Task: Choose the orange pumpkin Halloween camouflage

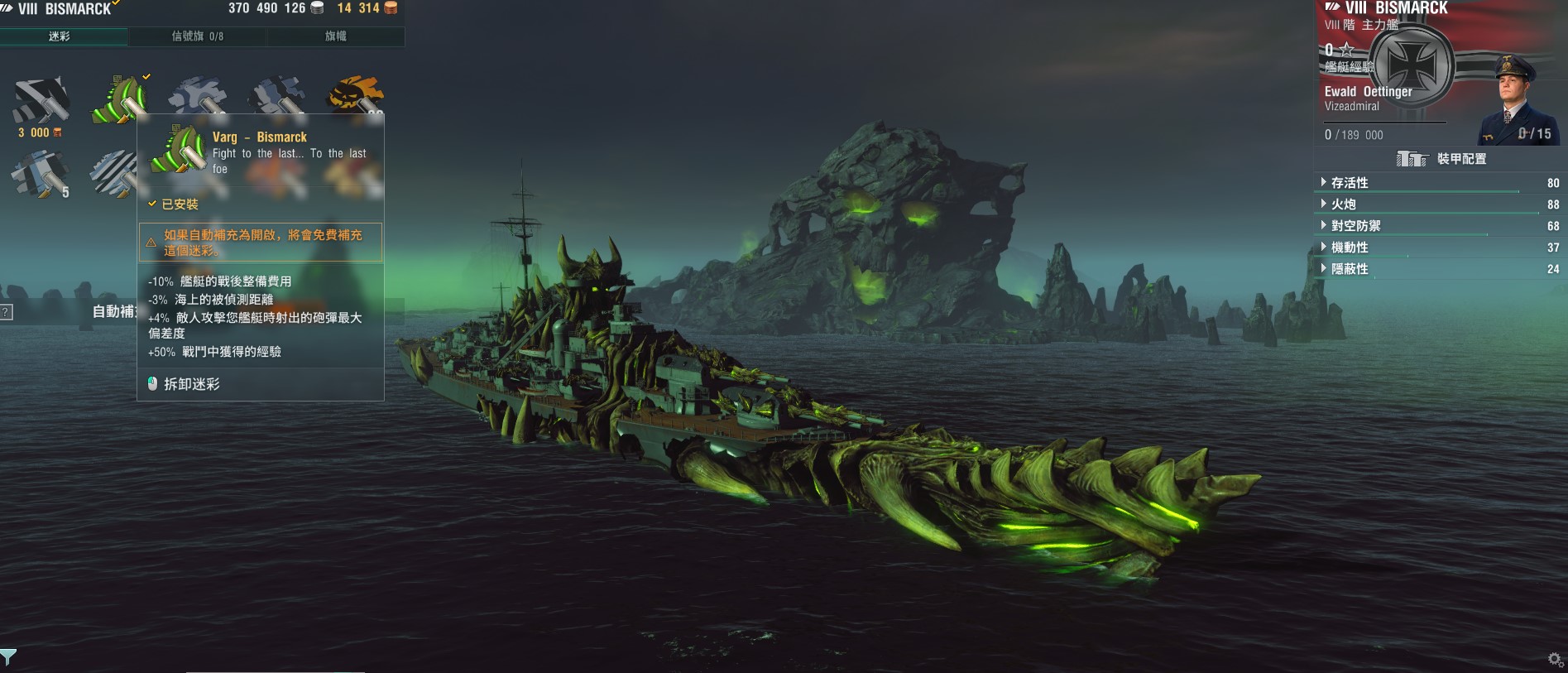Action: pyautogui.click(x=356, y=95)
